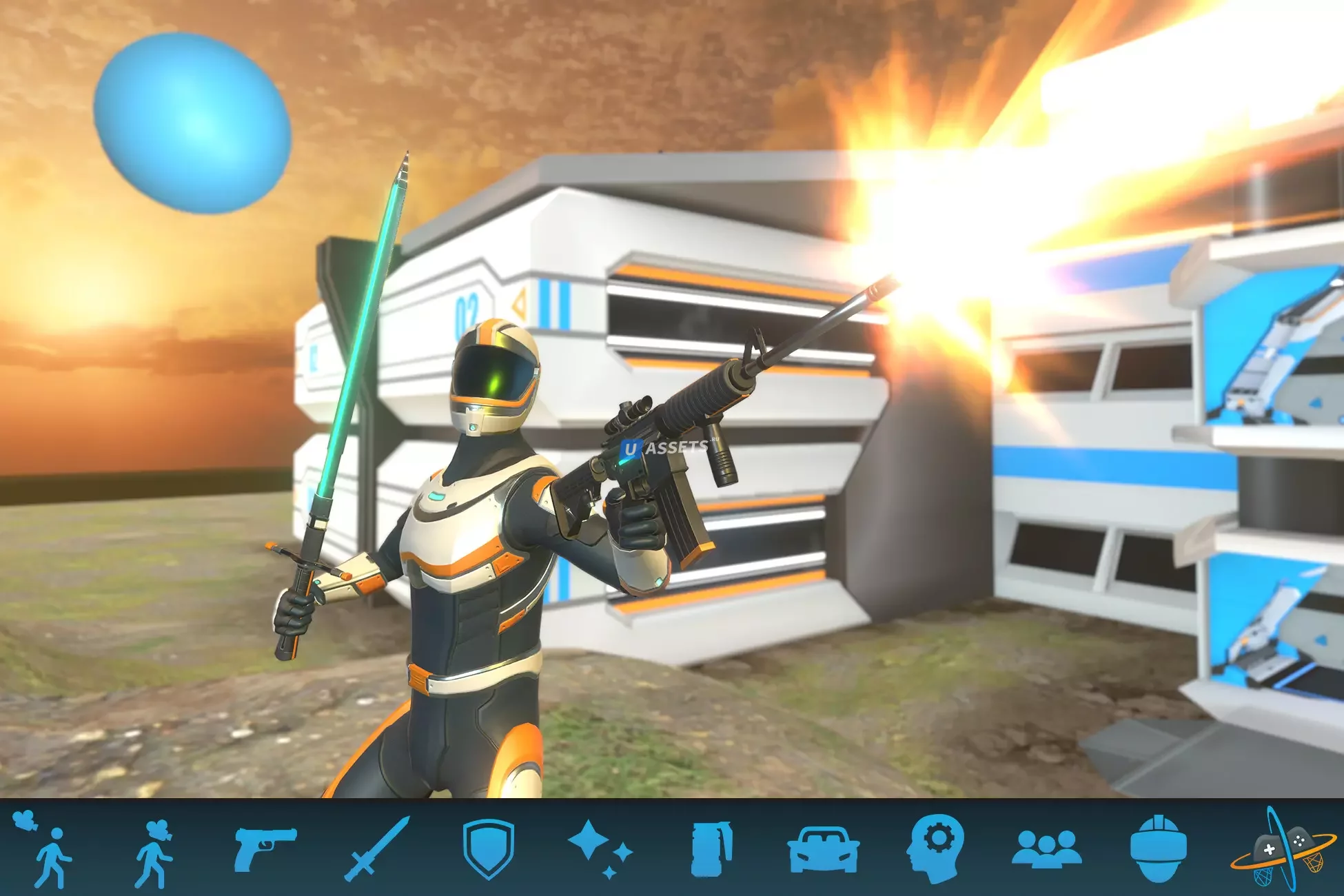
Task: Open the shield defense icon
Action: pyautogui.click(x=488, y=849)
